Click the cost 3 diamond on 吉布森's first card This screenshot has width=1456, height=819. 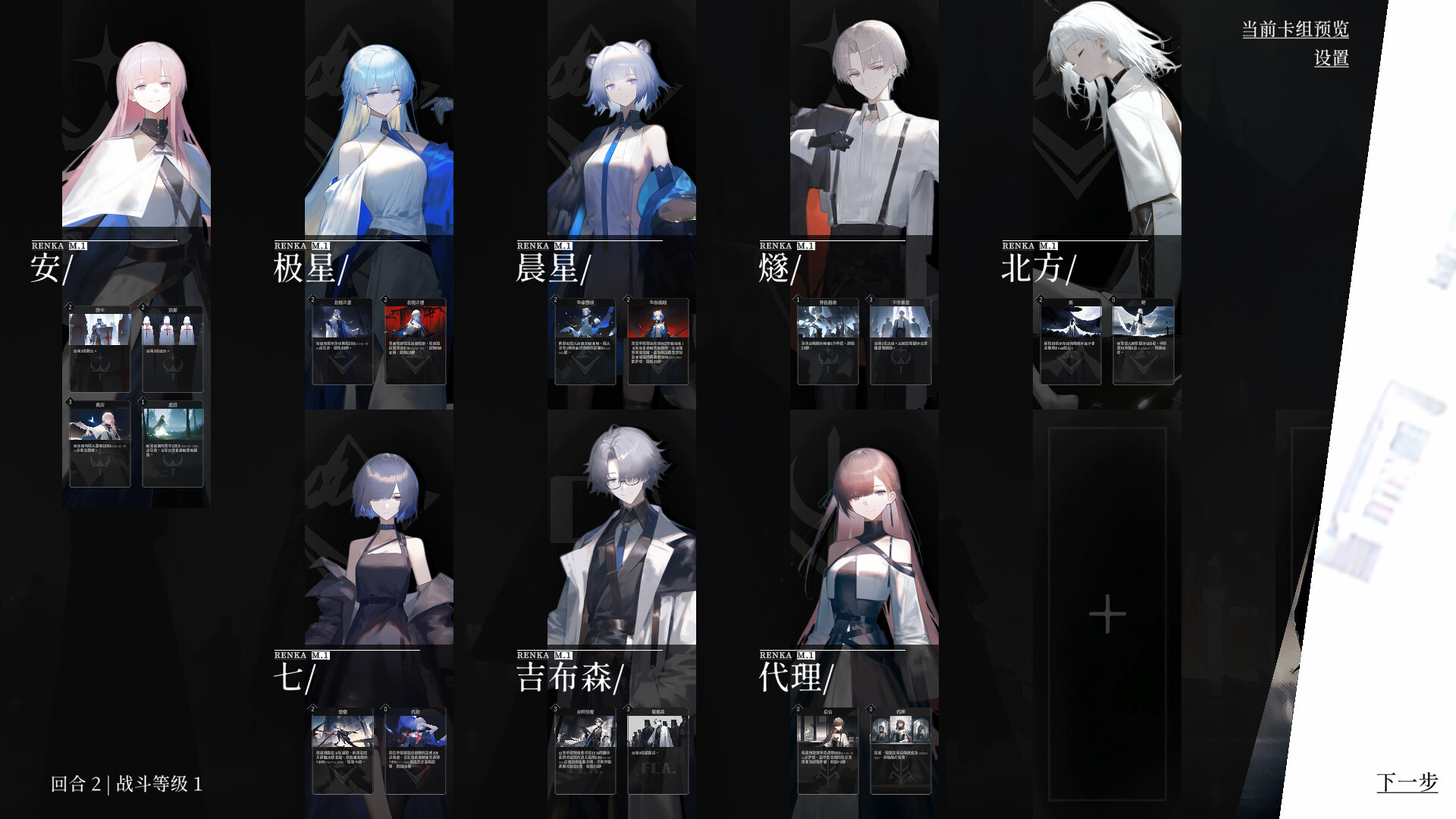[556, 710]
